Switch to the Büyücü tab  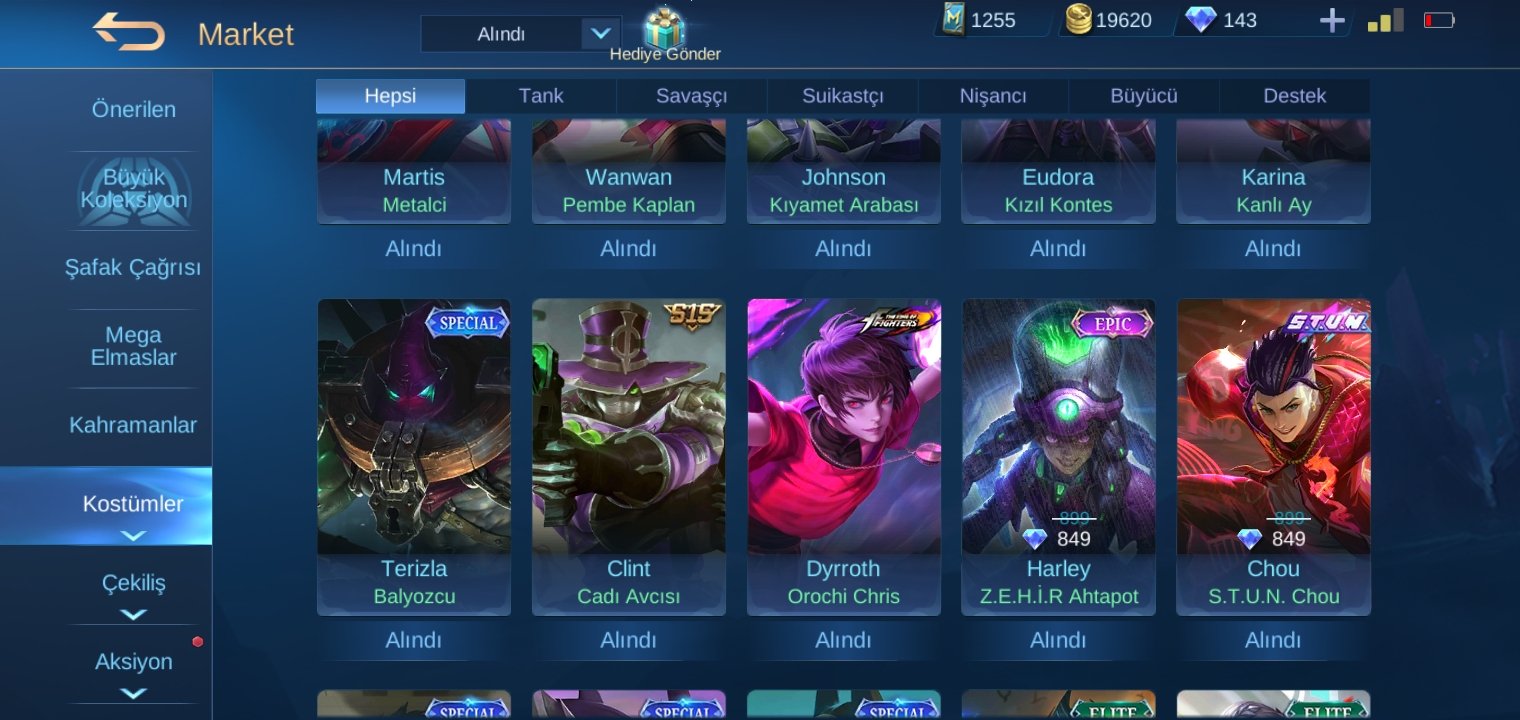(x=1143, y=96)
